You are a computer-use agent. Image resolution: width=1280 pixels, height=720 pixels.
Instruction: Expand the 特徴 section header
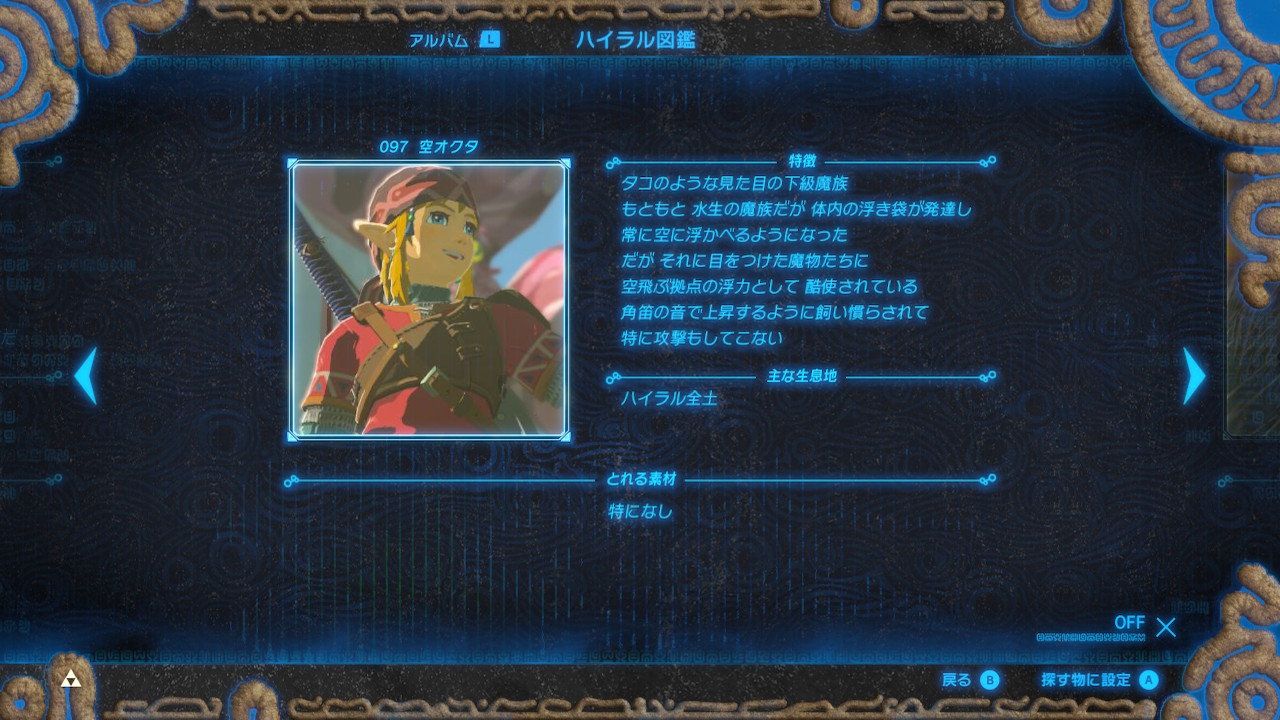pos(802,163)
